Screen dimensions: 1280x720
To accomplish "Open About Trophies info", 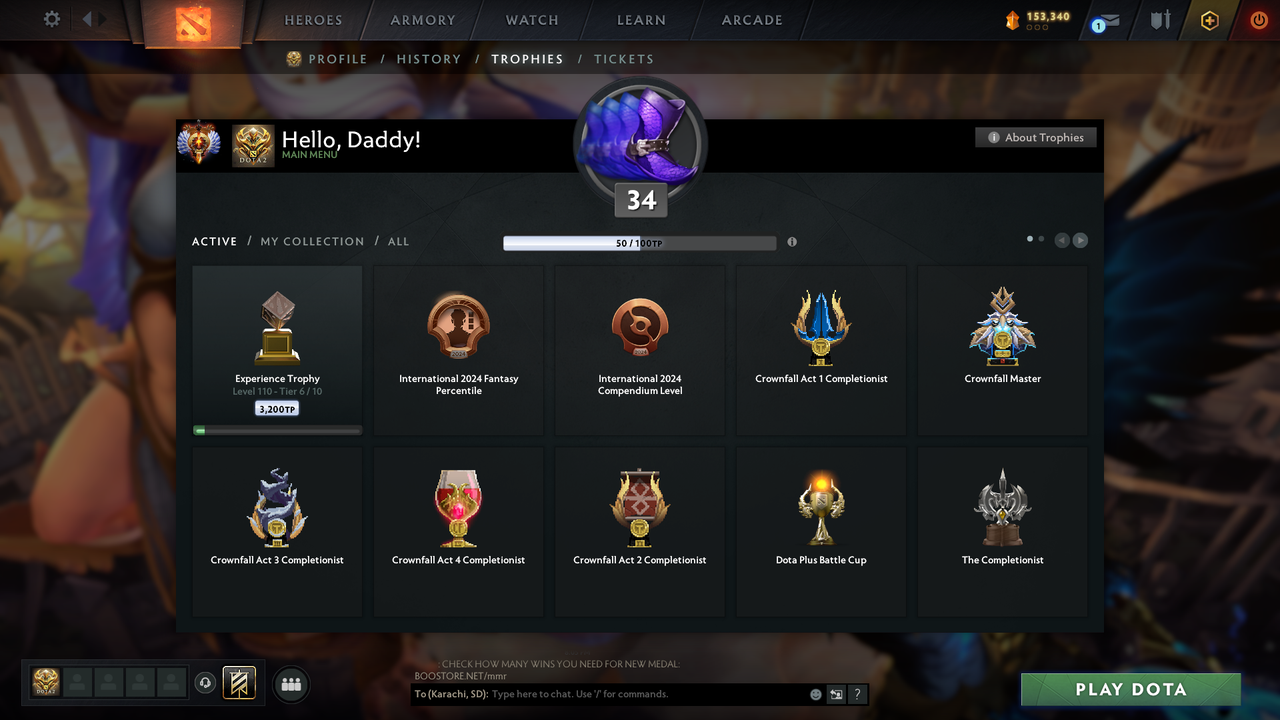I will (x=1036, y=137).
